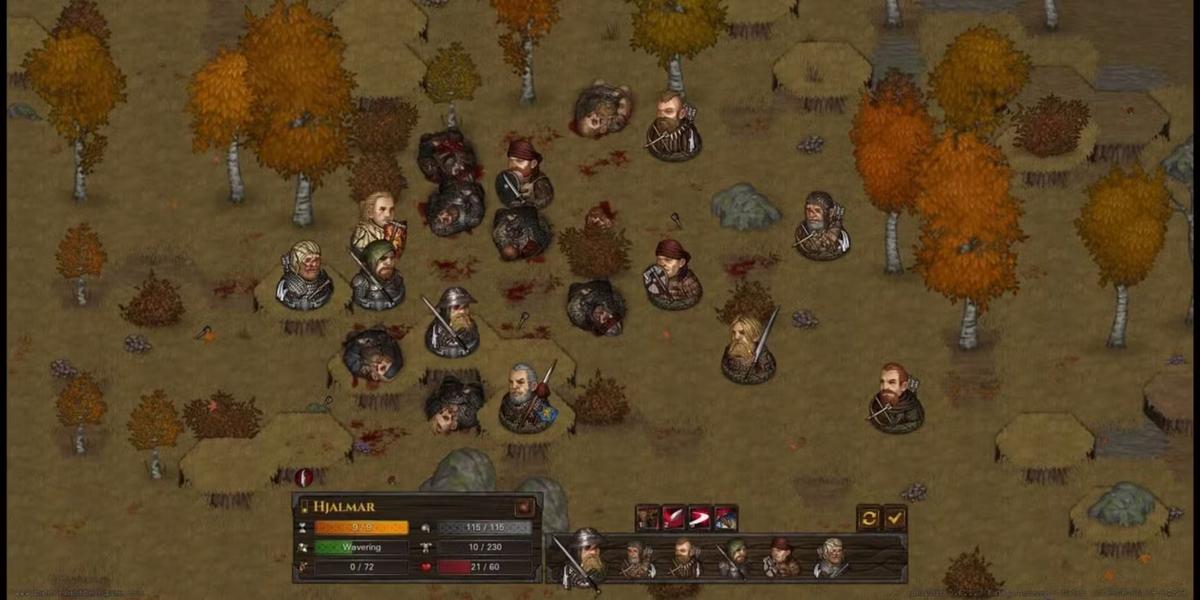Pick the blond-haired fighter turn order portrait
The width and height of the screenshot is (1200, 600).
[830, 559]
